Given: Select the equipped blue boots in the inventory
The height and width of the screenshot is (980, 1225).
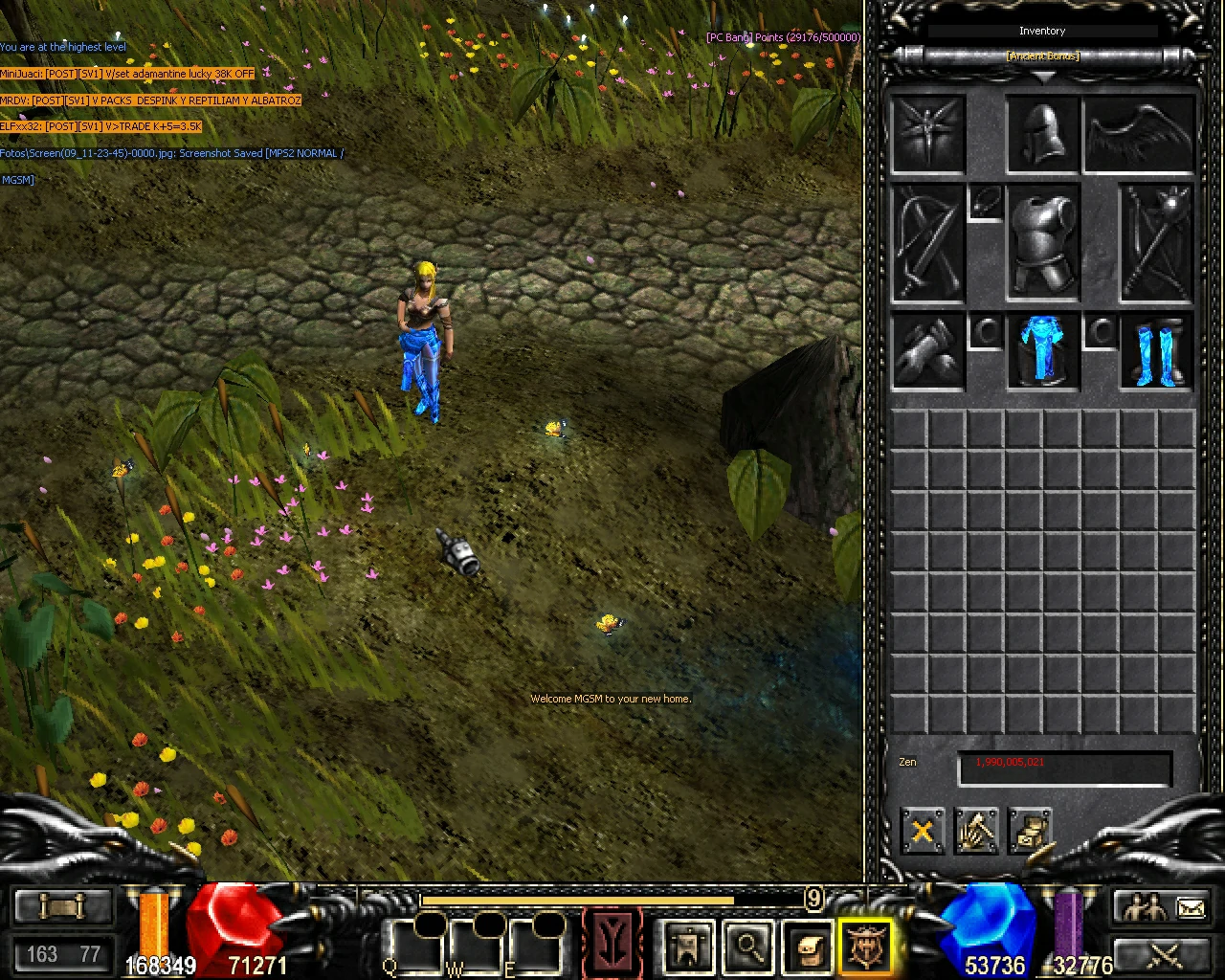Looking at the screenshot, I should tap(1153, 352).
